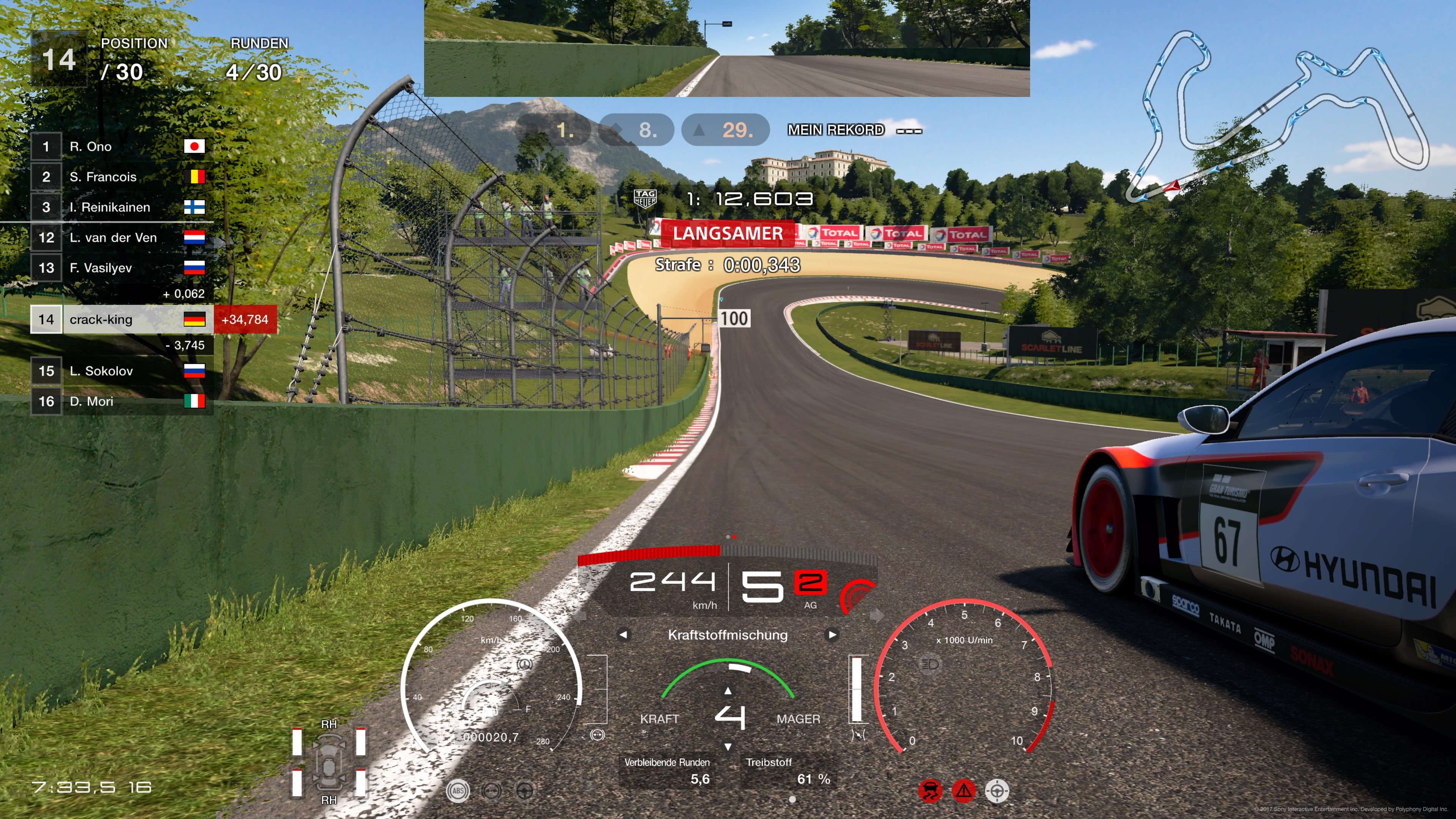Click the left arrow beside Kraftstoffmischung

(624, 635)
